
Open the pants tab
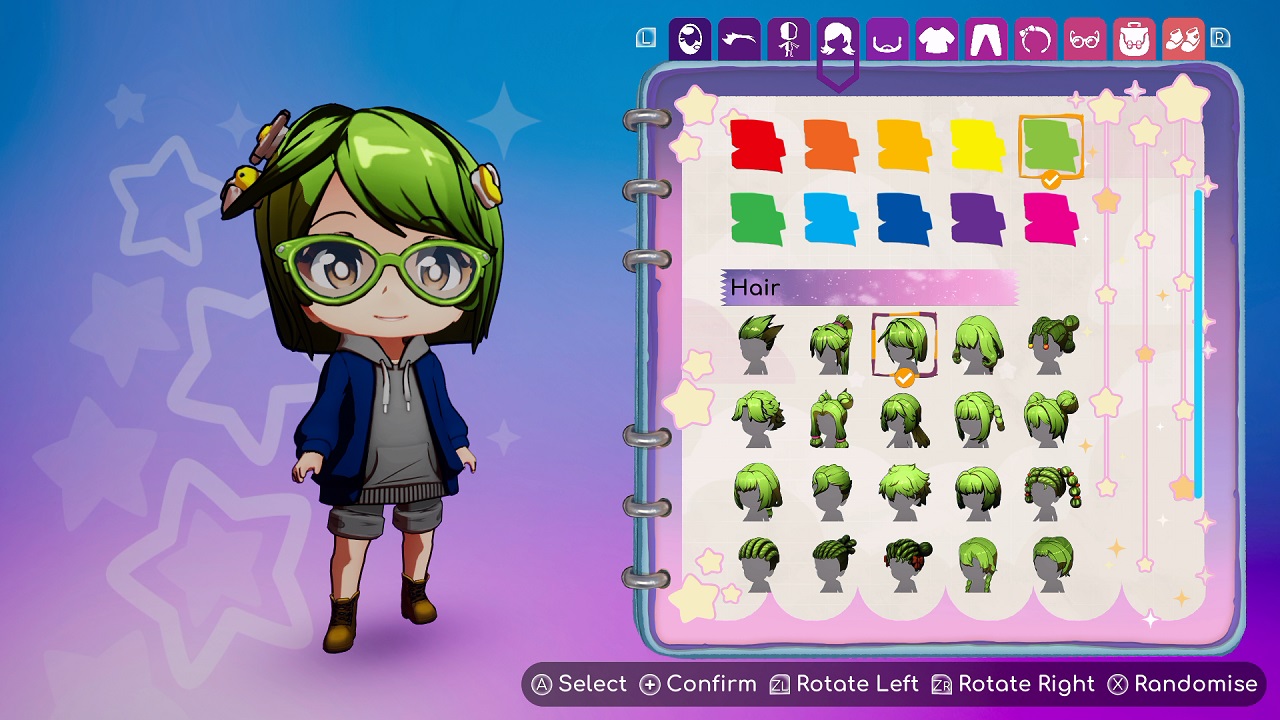(x=985, y=40)
